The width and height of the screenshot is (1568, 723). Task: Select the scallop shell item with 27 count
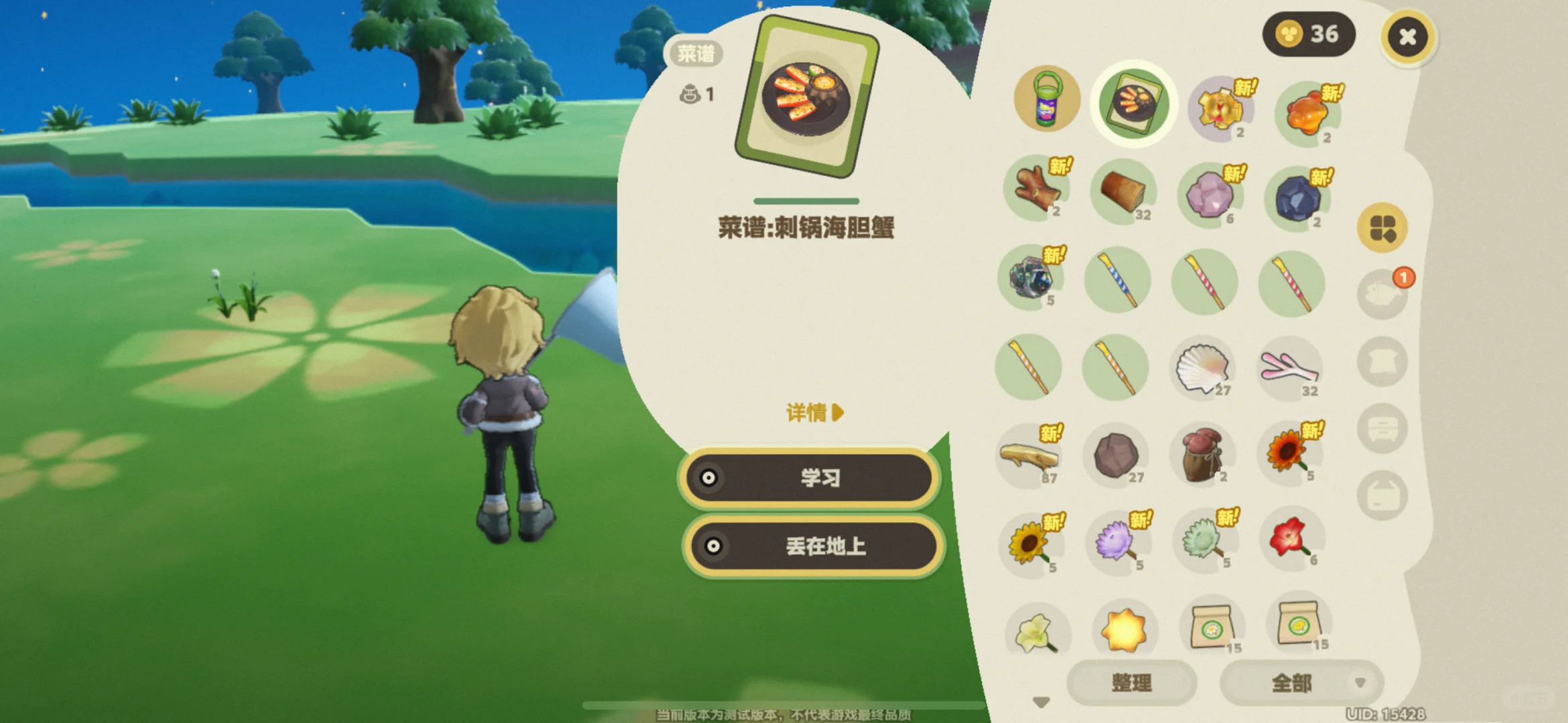(x=1204, y=369)
